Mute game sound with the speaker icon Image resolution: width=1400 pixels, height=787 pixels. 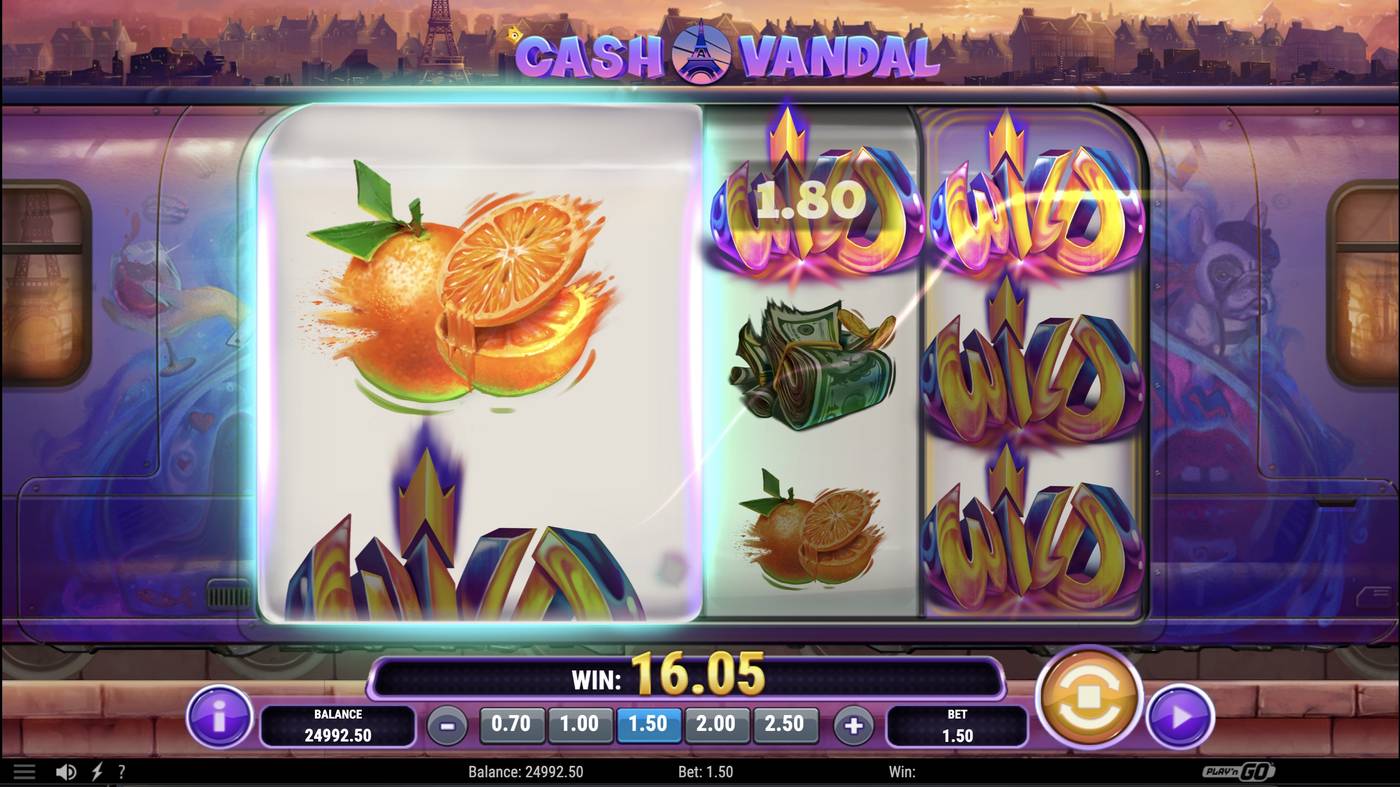click(x=66, y=771)
